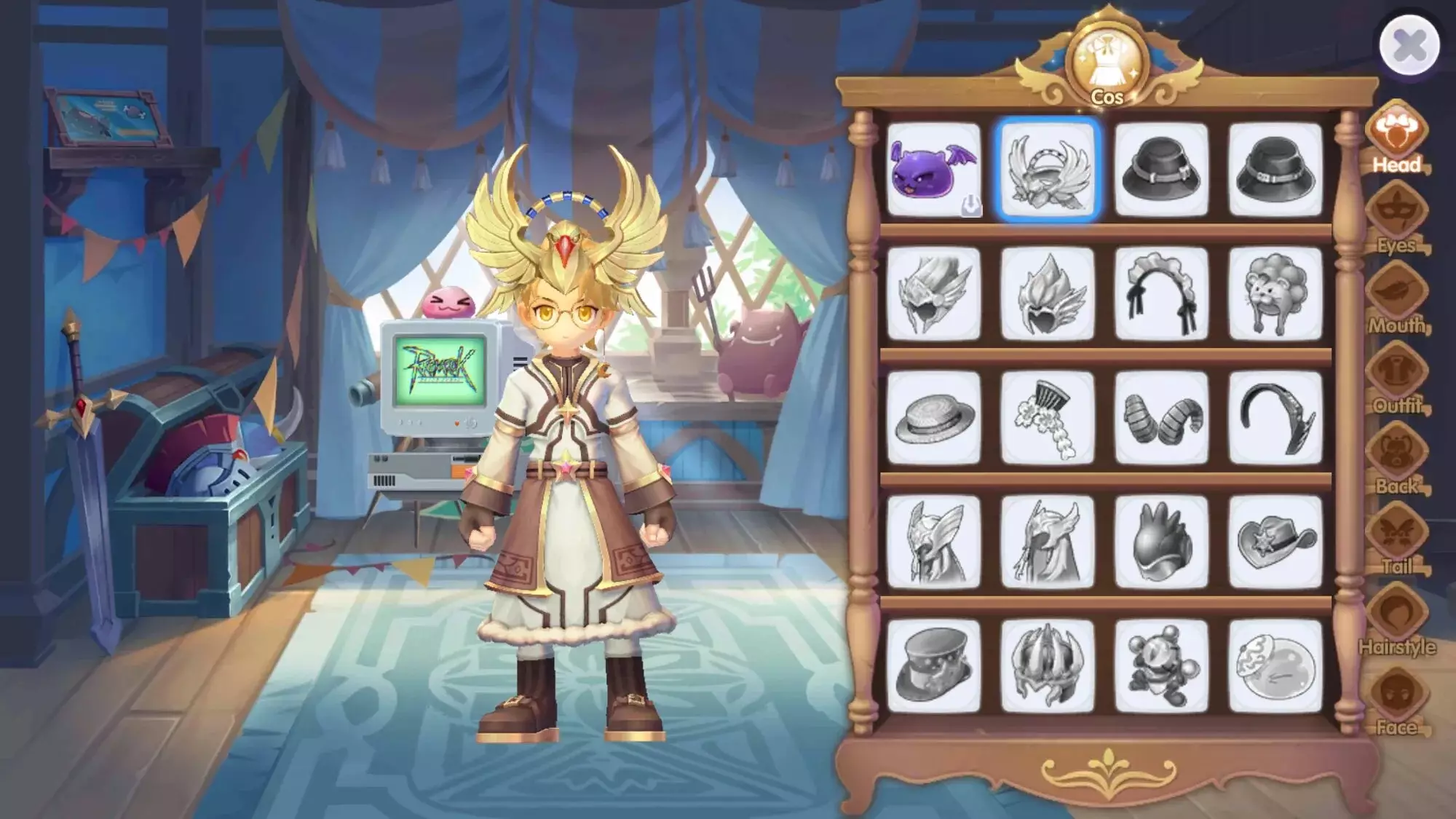Screen dimensions: 1456x819
Task: Switch to the Outfit tab
Action: click(1396, 379)
